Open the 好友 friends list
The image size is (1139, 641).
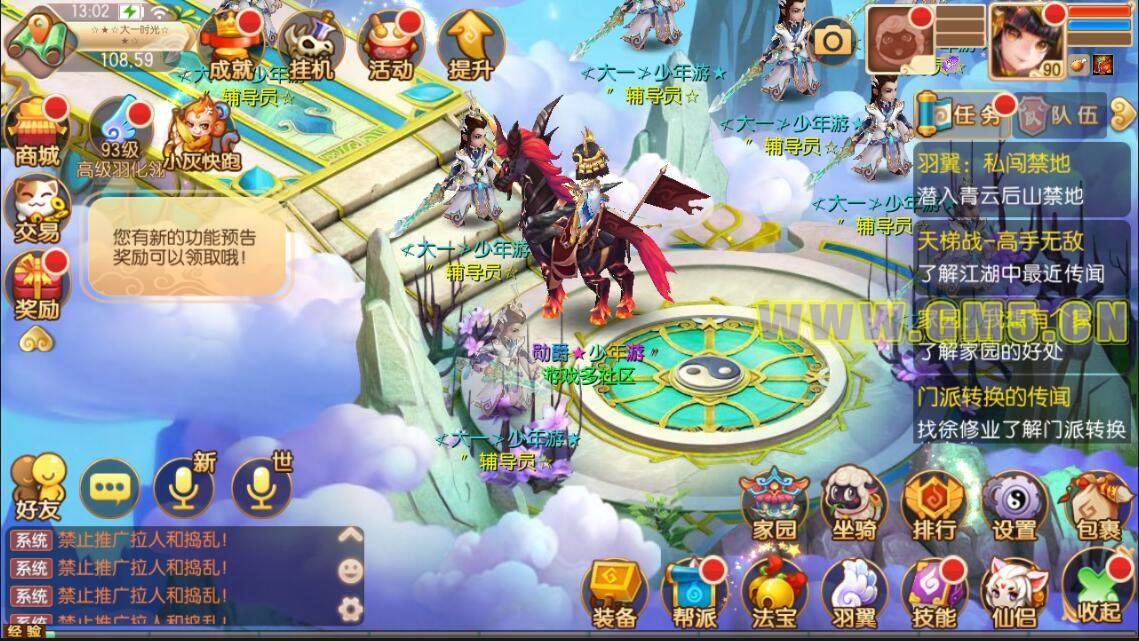point(37,487)
